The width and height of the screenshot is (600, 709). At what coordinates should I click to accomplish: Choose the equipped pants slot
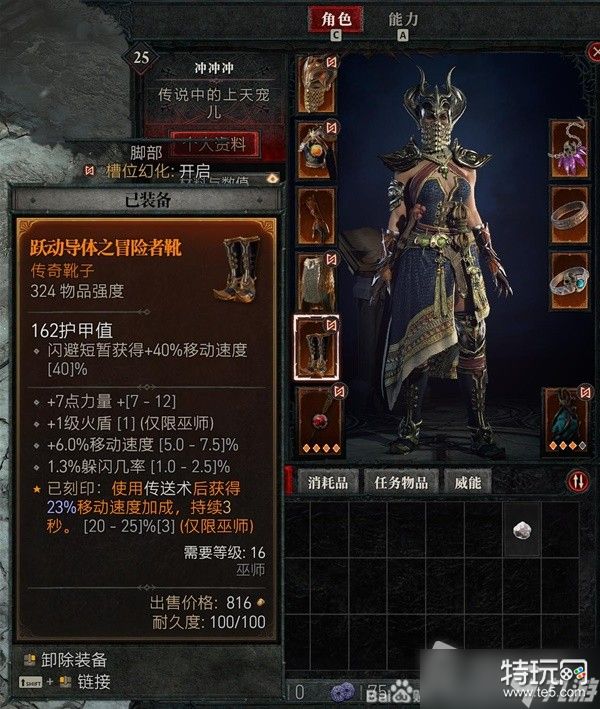[316, 281]
